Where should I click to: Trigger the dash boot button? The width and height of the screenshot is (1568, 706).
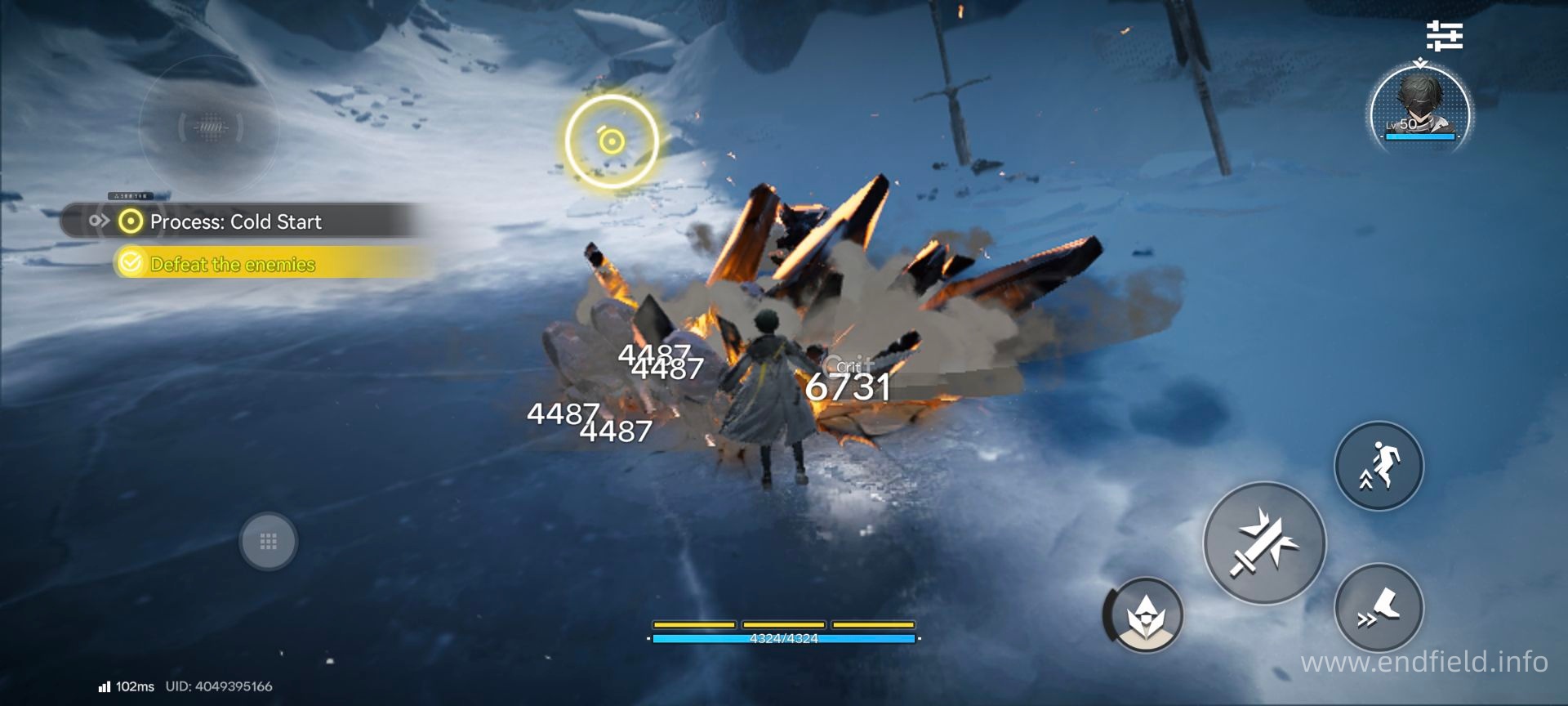point(1379,608)
